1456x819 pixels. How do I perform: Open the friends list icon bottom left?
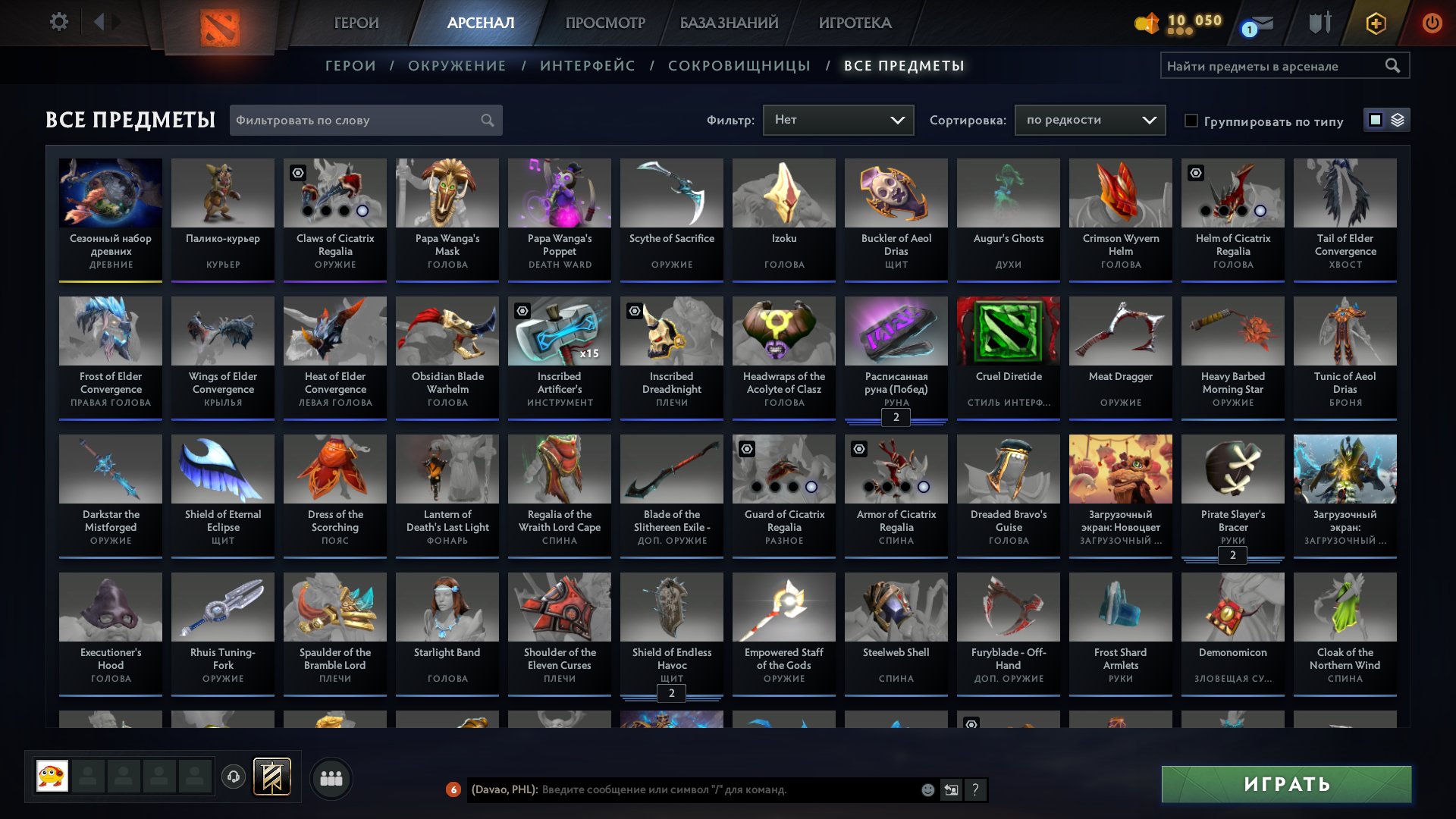tap(331, 777)
